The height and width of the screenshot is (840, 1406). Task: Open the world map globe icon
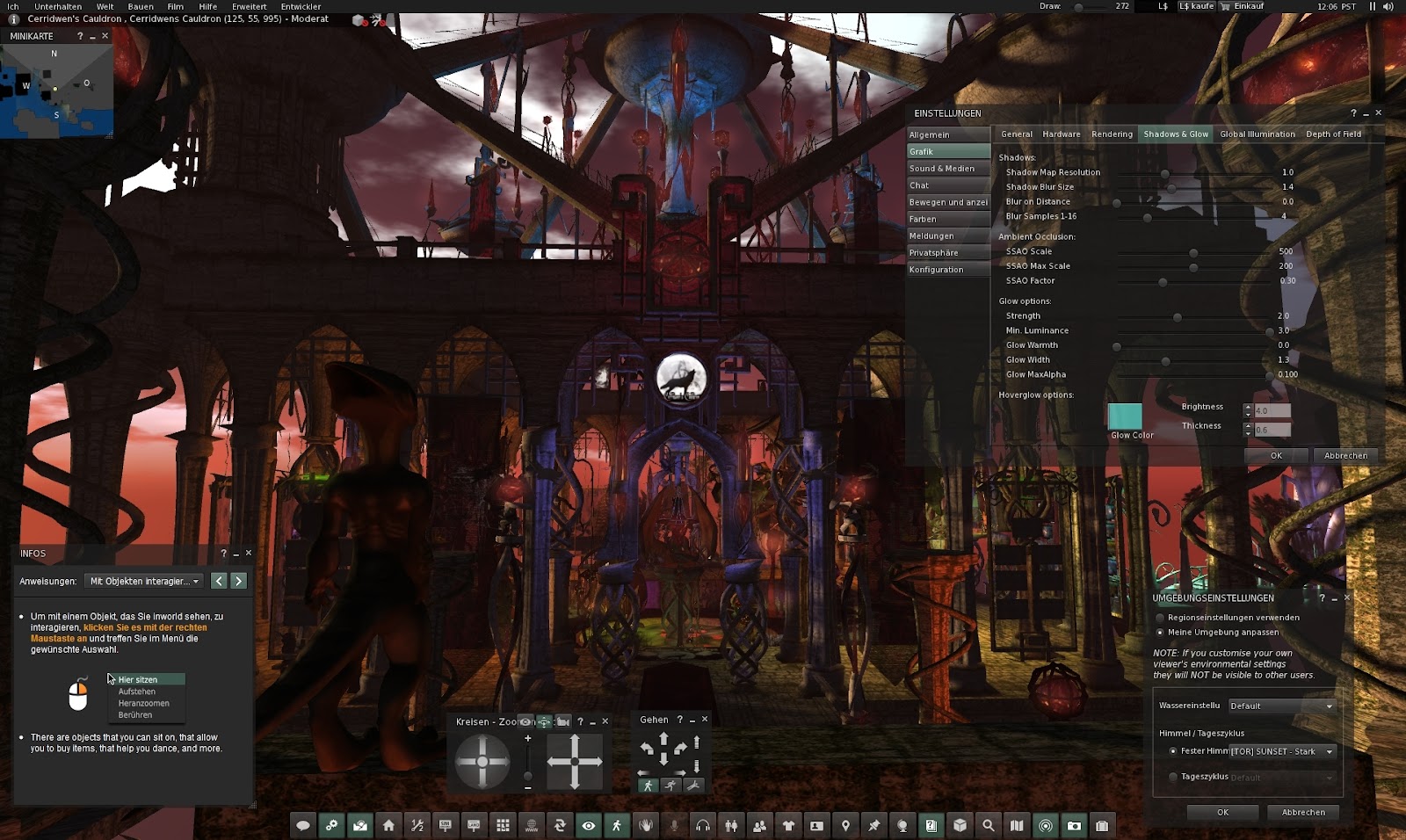pyautogui.click(x=902, y=826)
